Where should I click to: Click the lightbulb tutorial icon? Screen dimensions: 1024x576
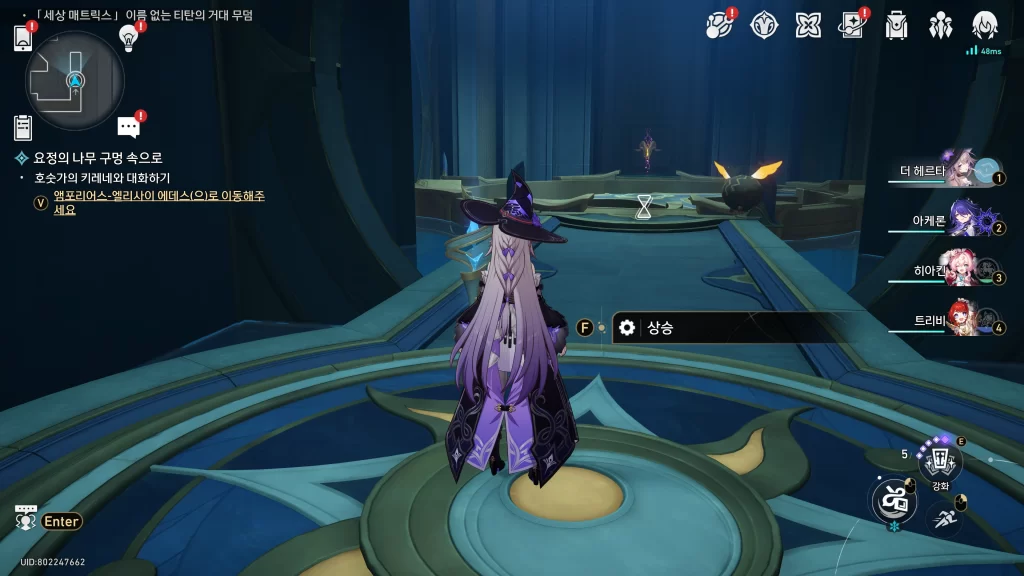pos(128,37)
